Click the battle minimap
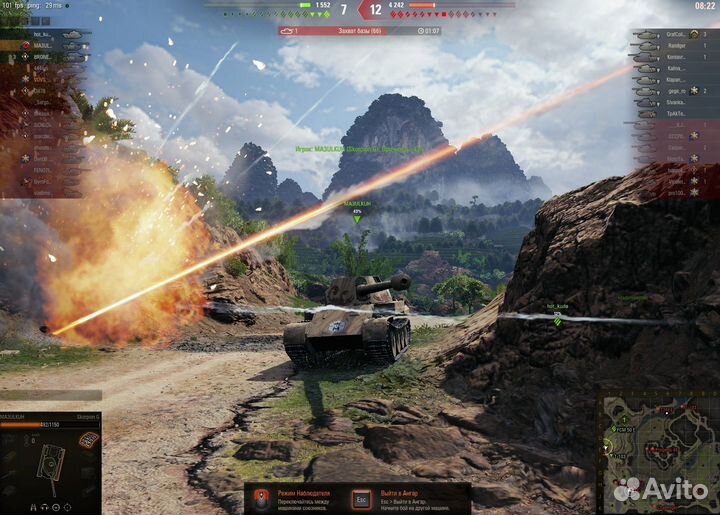The image size is (720, 515). 657,451
